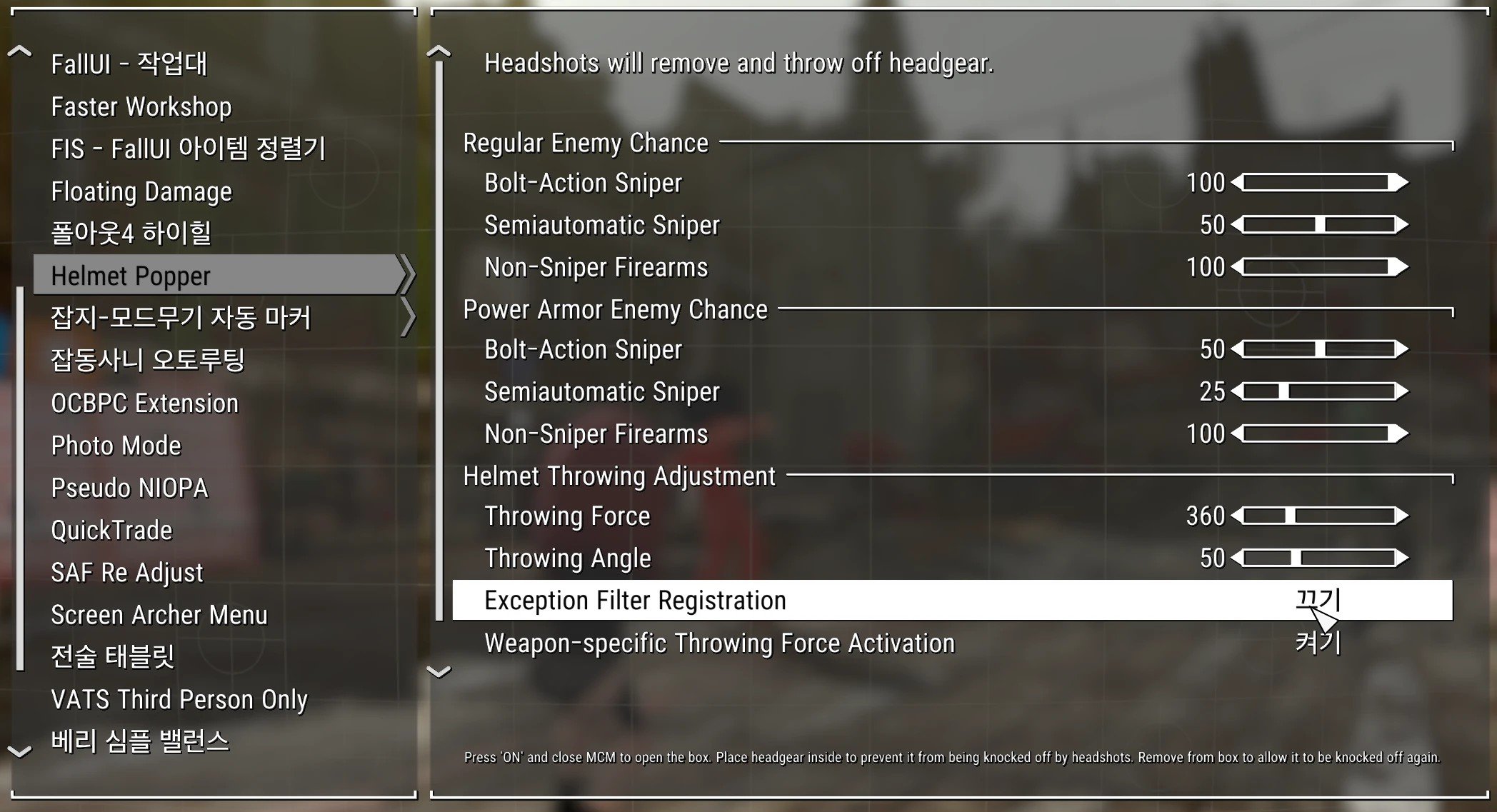This screenshot has height=812, width=1497.
Task: Select SAF Re Adjust in mod list
Action: coord(127,573)
